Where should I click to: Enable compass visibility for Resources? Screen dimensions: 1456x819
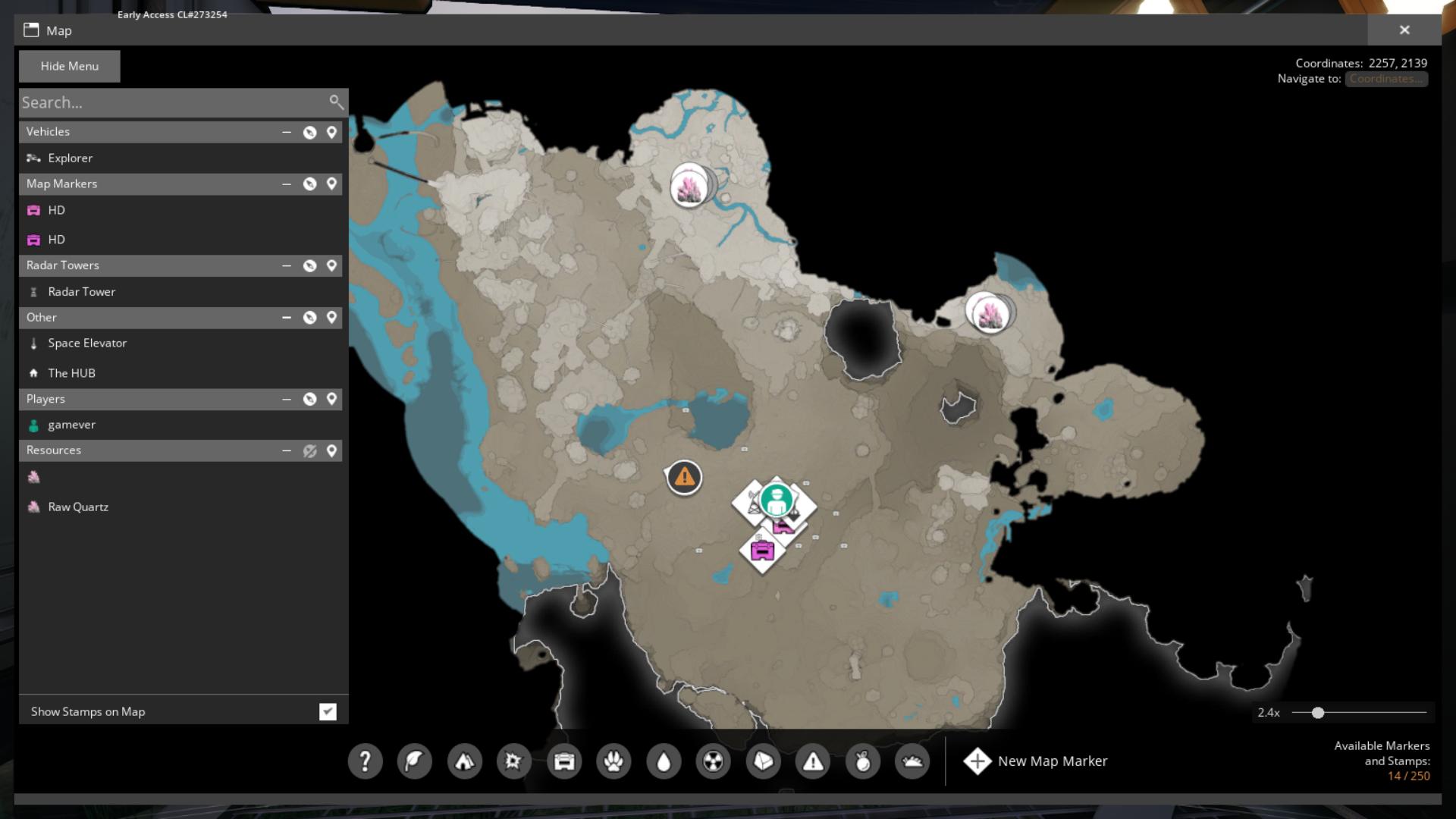pyautogui.click(x=310, y=450)
